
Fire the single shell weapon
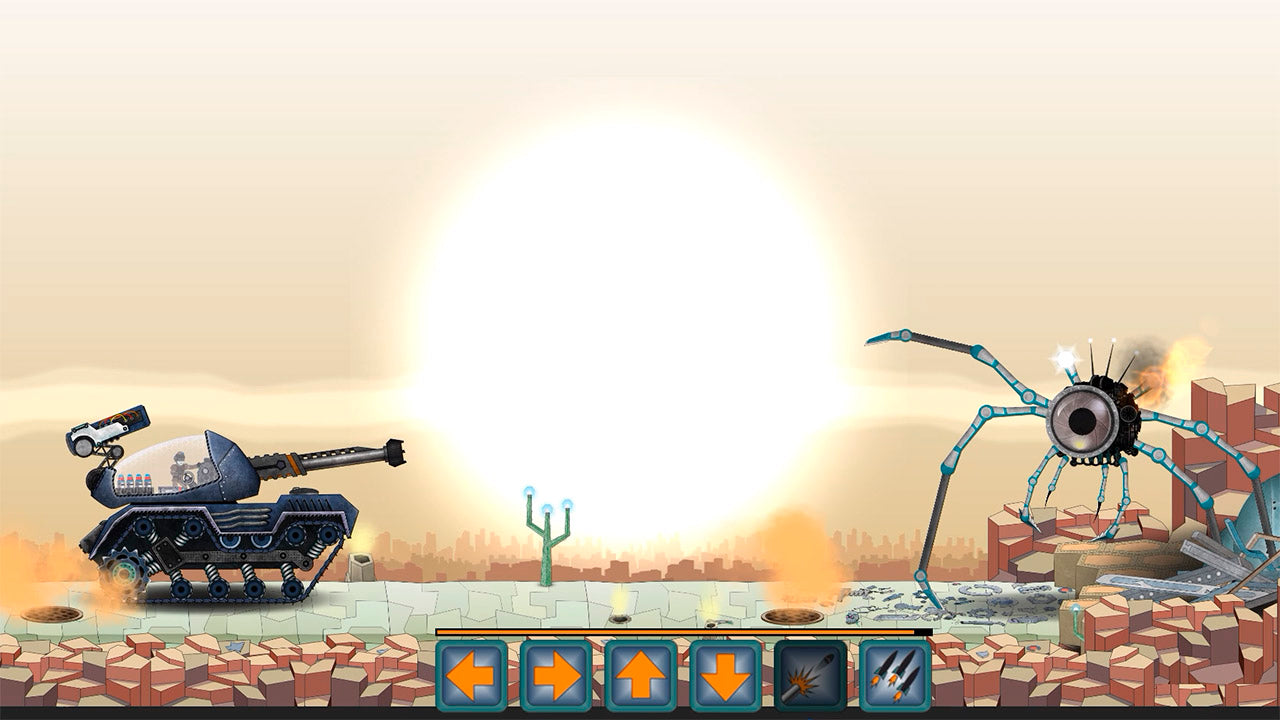[810, 676]
